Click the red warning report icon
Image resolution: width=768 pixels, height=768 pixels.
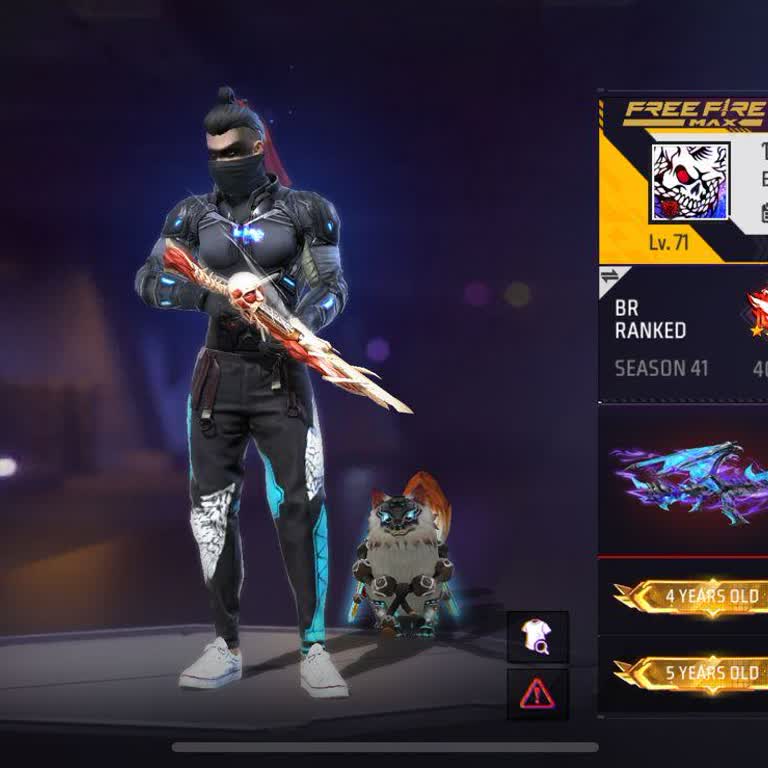click(x=537, y=693)
